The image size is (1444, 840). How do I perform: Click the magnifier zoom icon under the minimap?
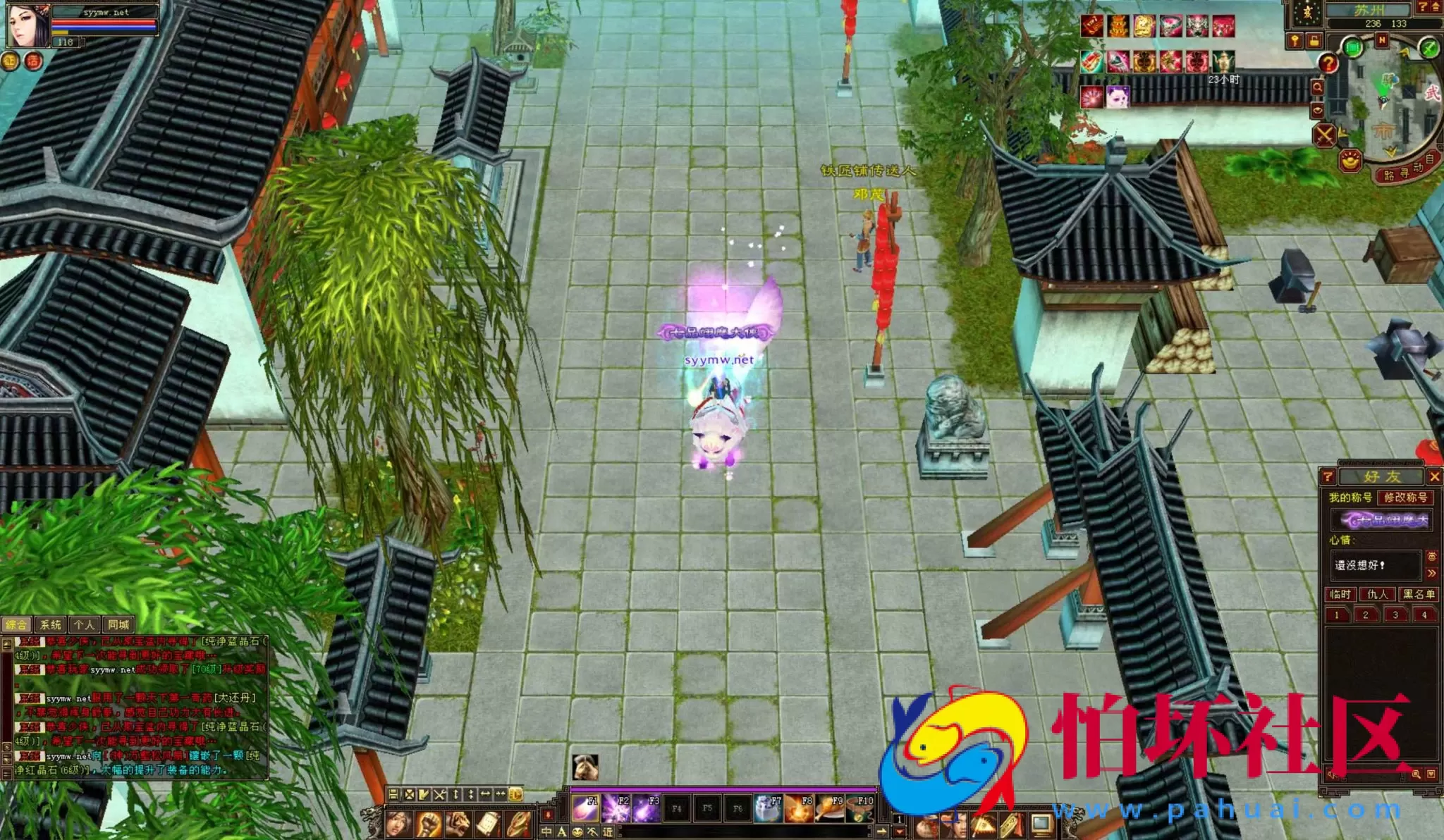coord(1318,86)
